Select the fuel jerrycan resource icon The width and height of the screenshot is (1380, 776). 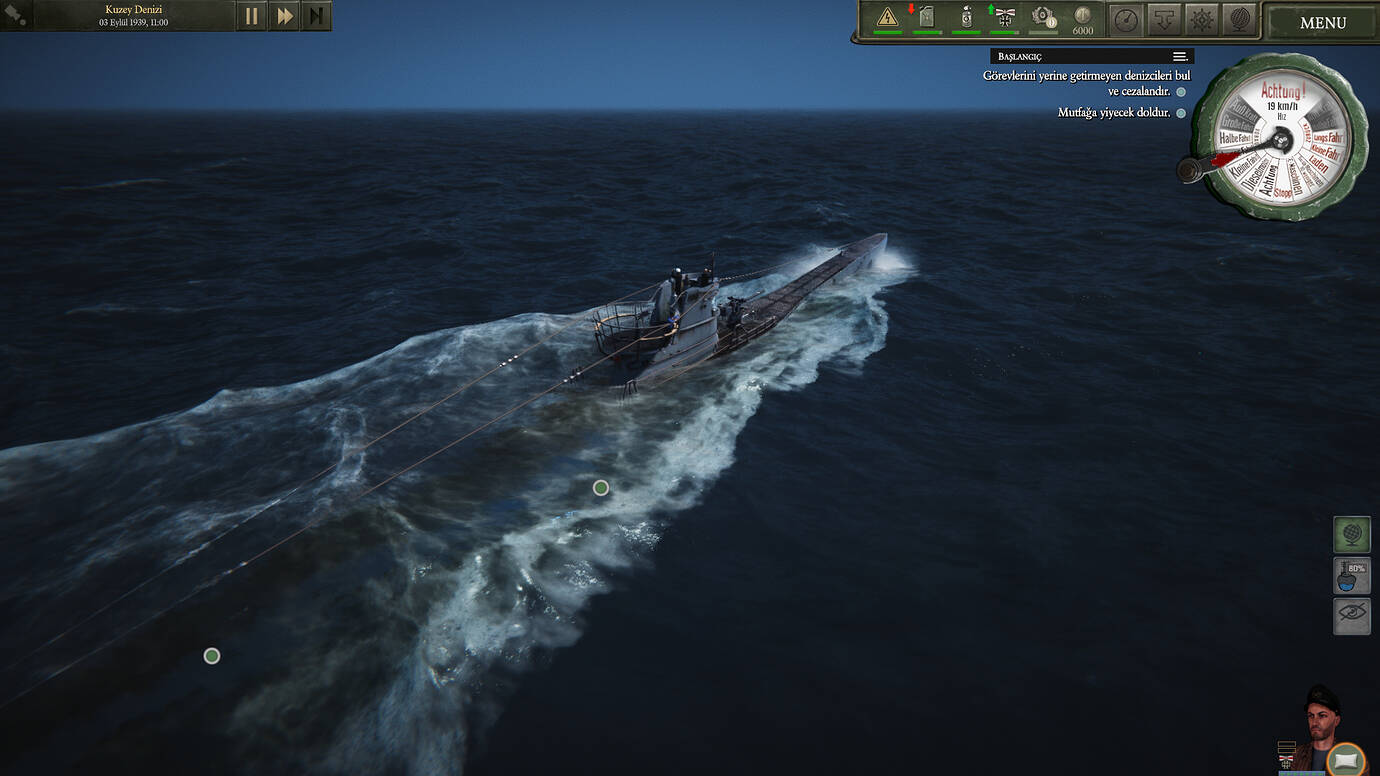click(926, 17)
